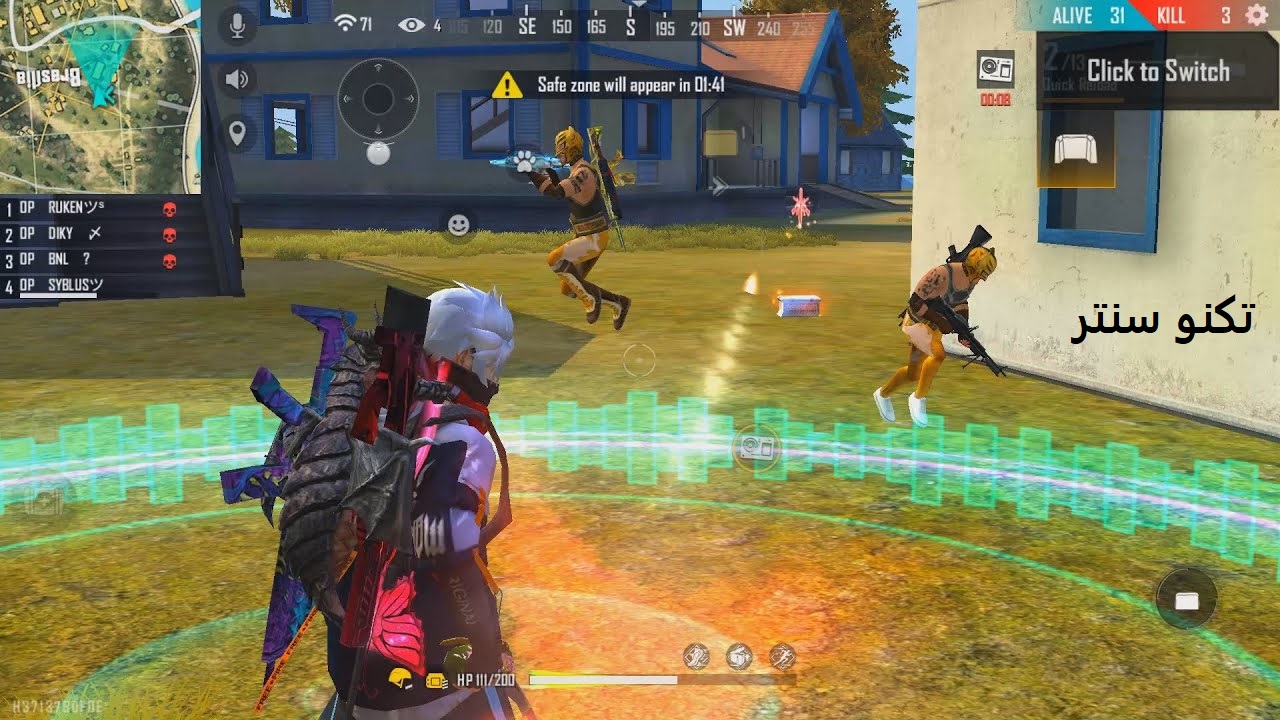The height and width of the screenshot is (720, 1280).
Task: Tap the turntable skill button mid-screen
Action: 756,447
